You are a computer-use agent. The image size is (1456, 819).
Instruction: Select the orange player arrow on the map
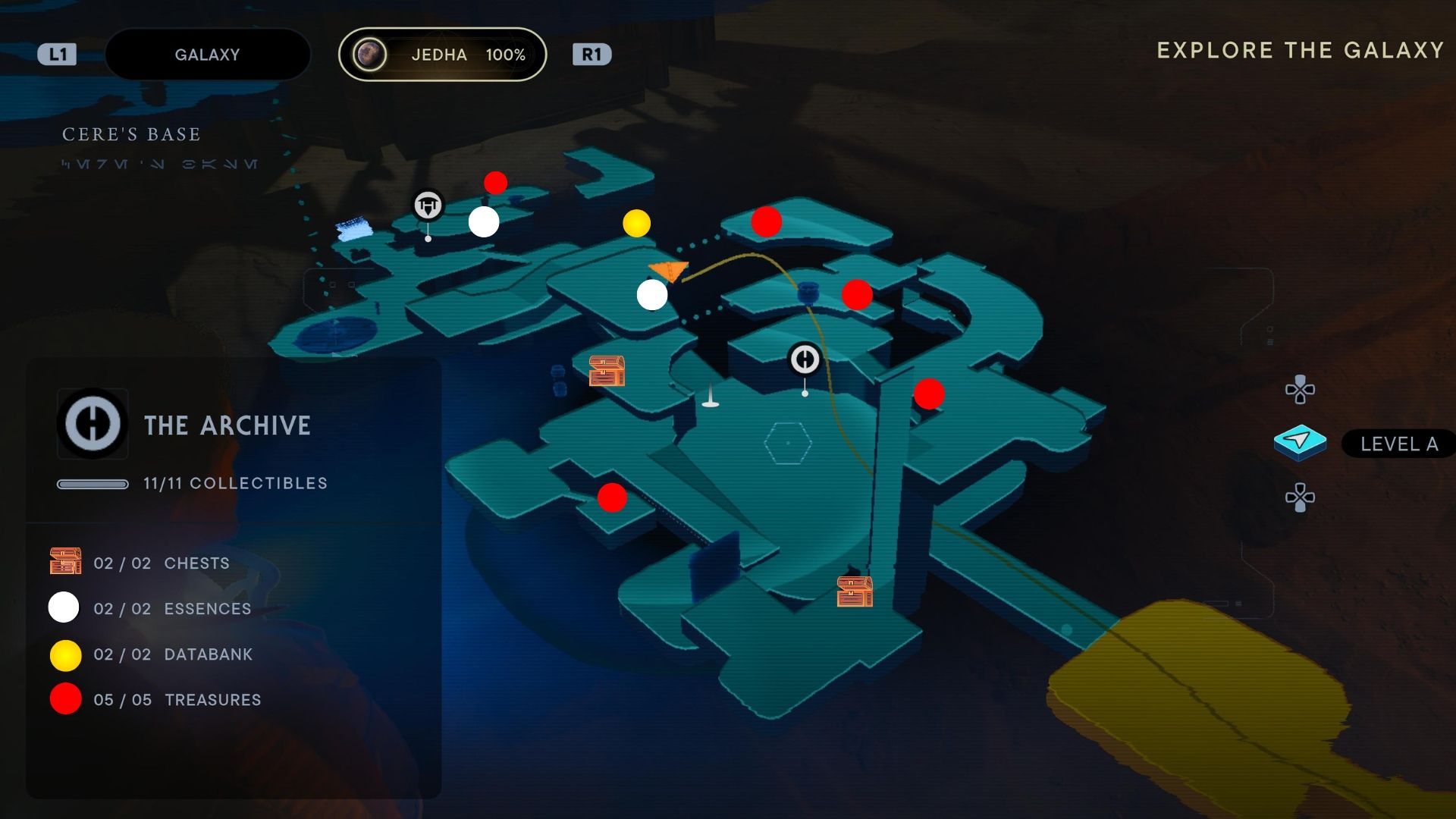pyautogui.click(x=668, y=271)
